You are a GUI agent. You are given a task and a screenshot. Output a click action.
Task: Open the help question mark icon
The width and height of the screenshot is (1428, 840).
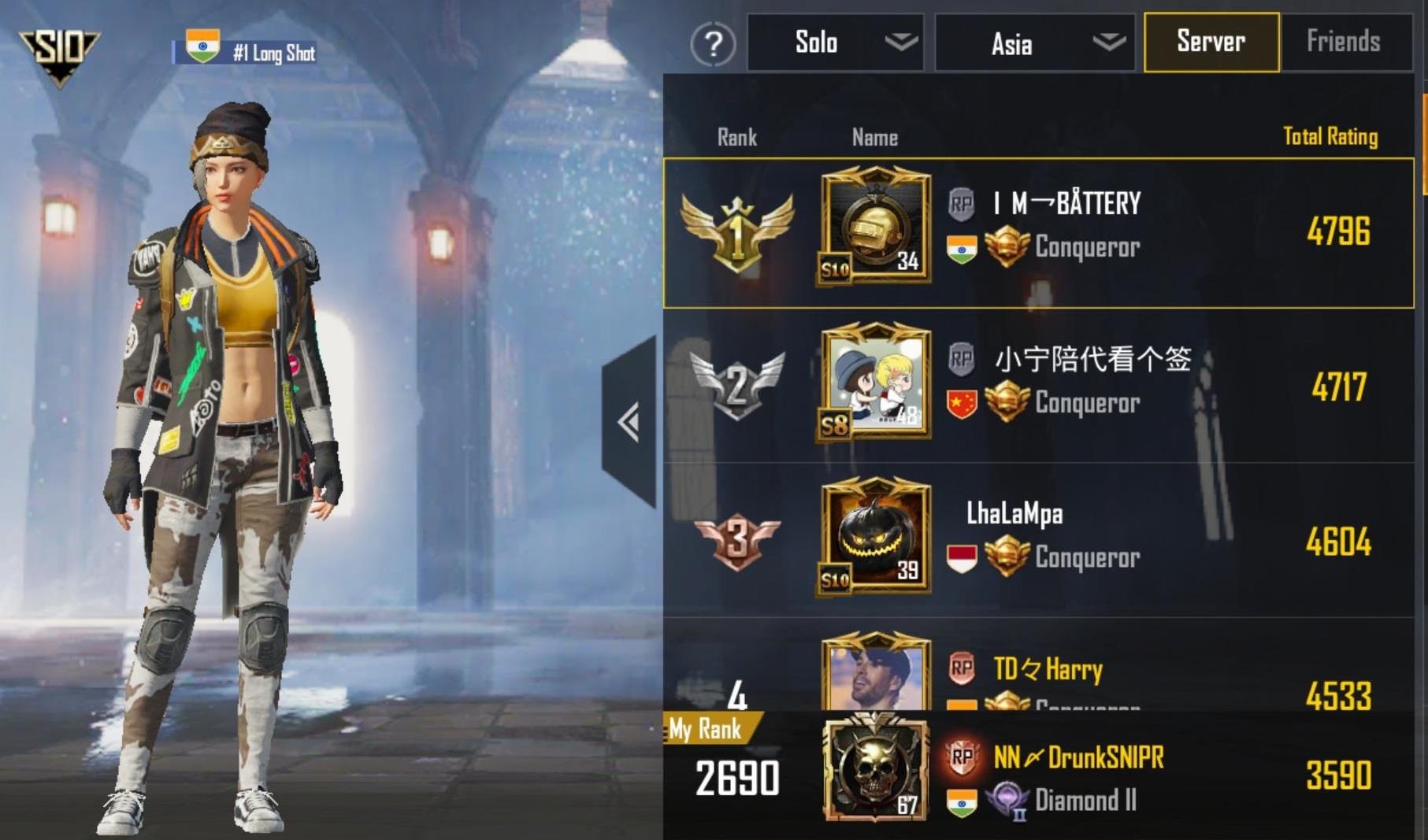tap(711, 45)
